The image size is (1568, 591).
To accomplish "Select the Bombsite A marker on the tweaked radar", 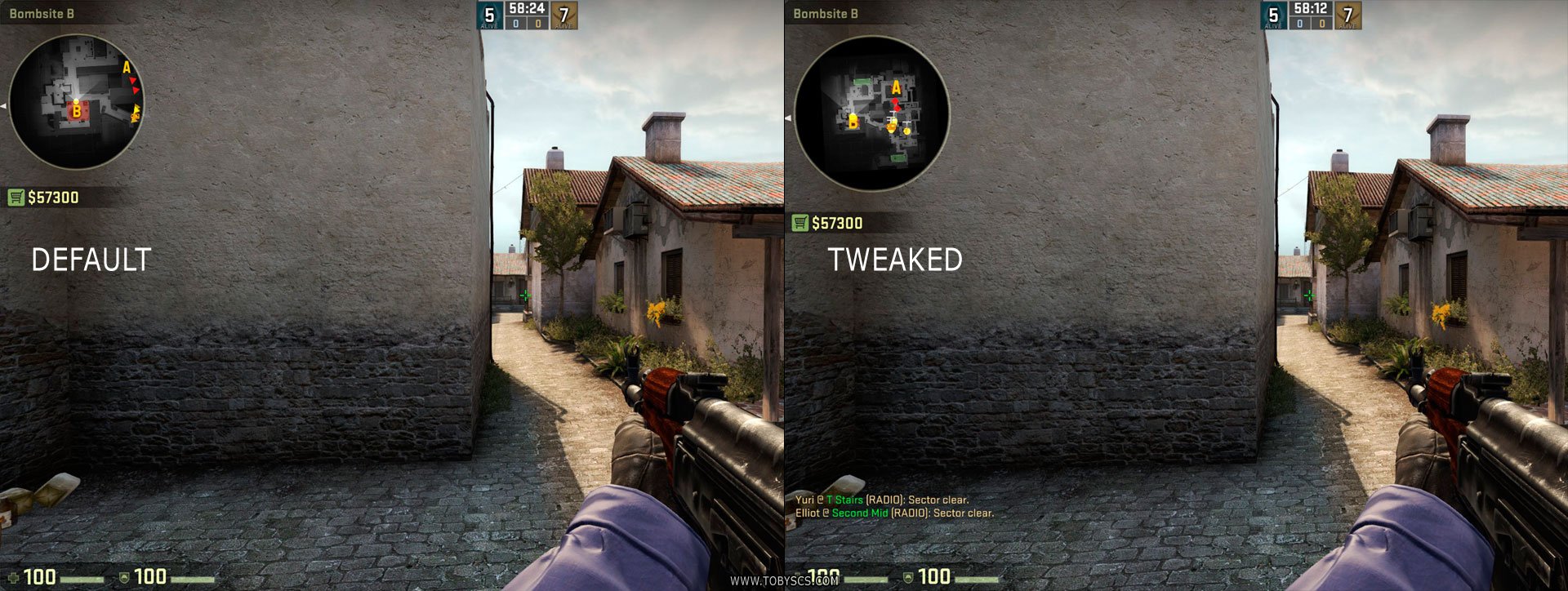I will 897,87.
